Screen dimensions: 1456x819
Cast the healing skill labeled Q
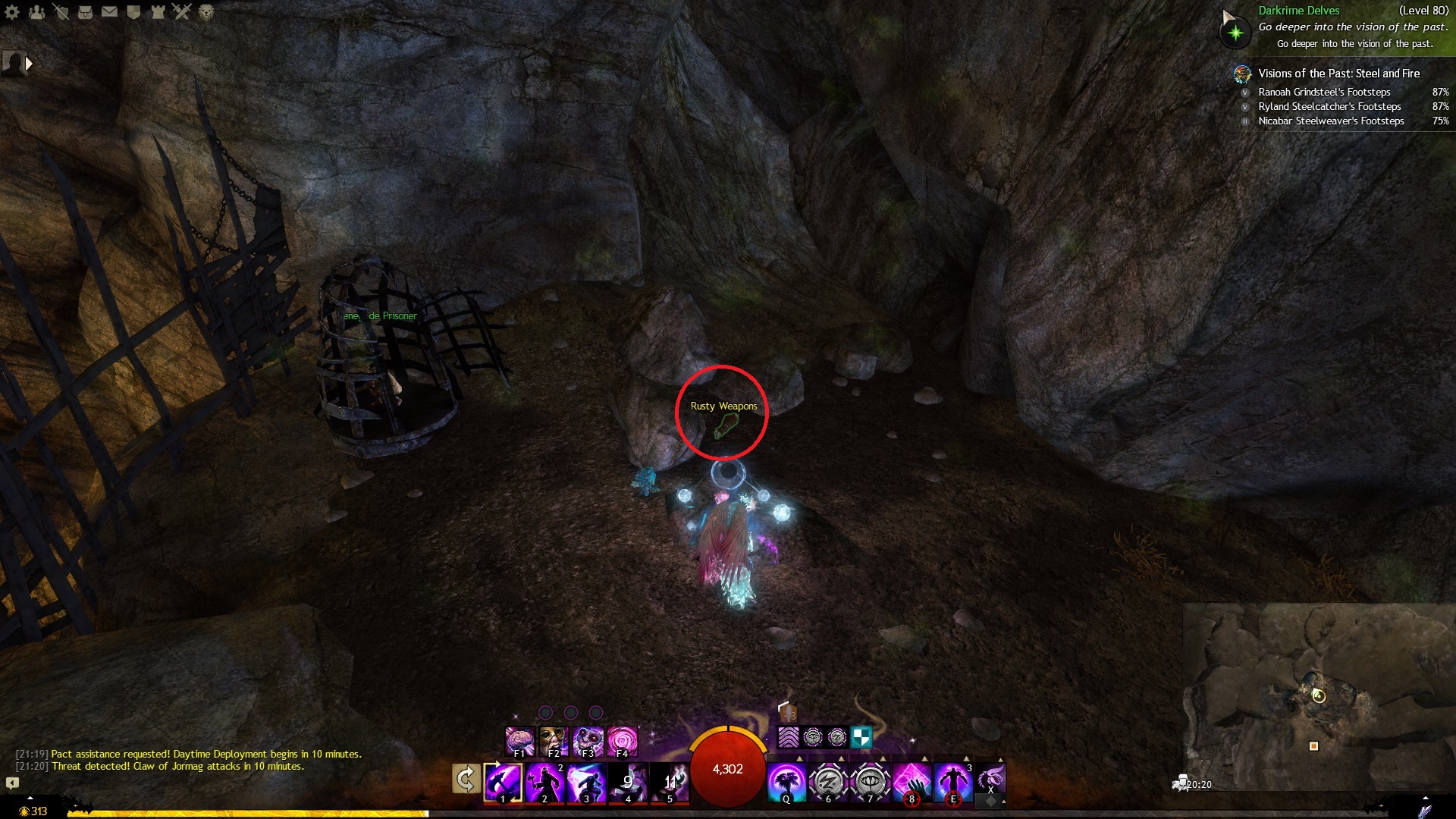pyautogui.click(x=786, y=782)
